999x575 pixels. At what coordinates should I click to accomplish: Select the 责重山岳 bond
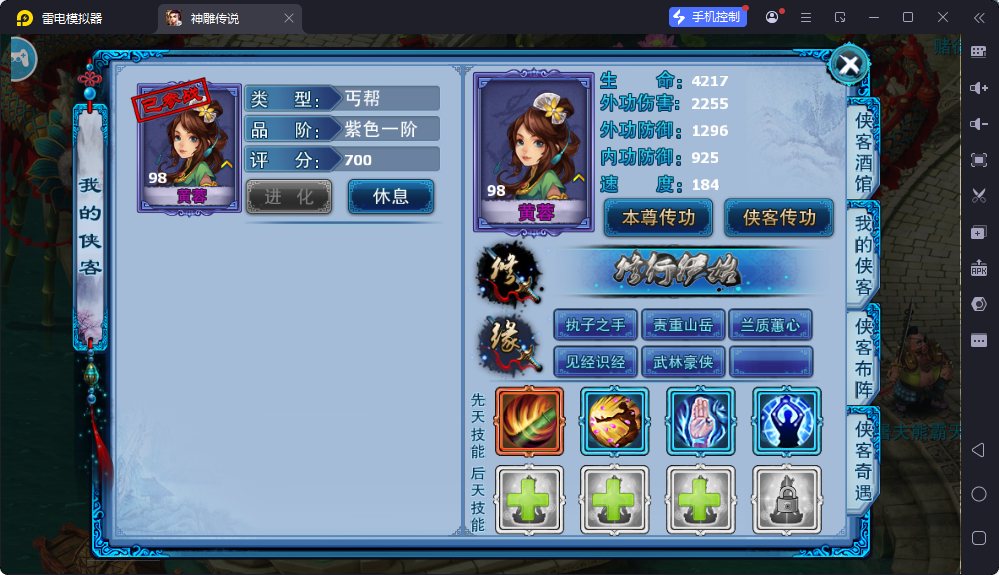click(x=683, y=325)
